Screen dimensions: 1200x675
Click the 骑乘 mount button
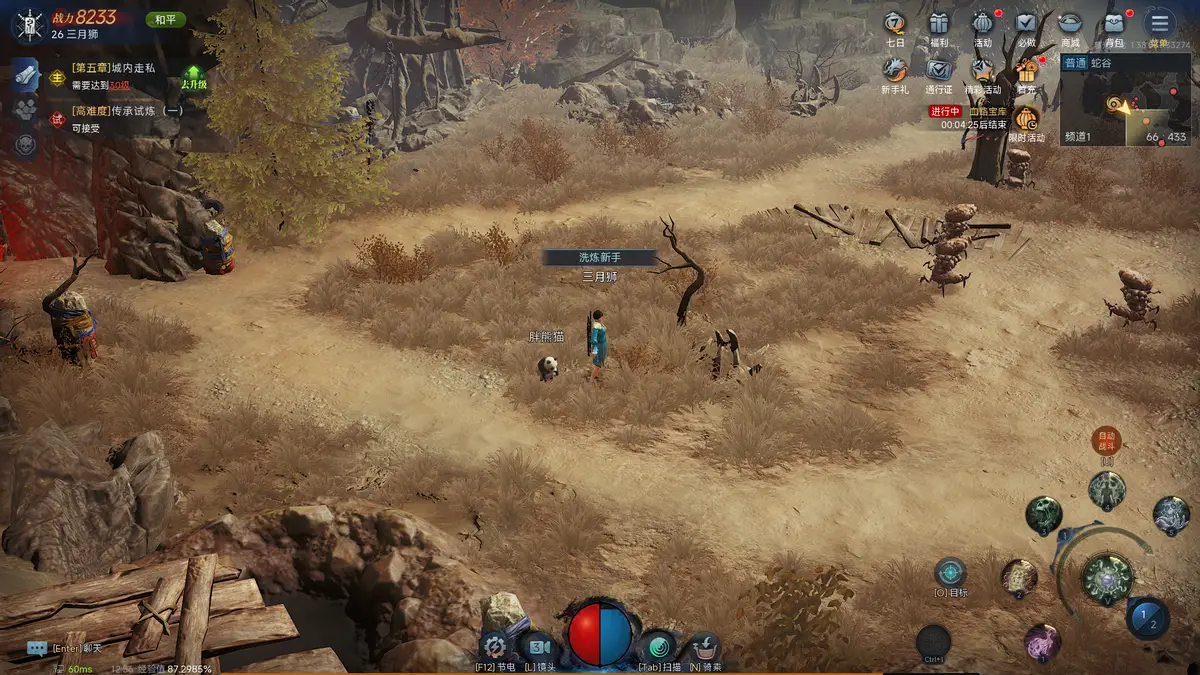(x=705, y=646)
